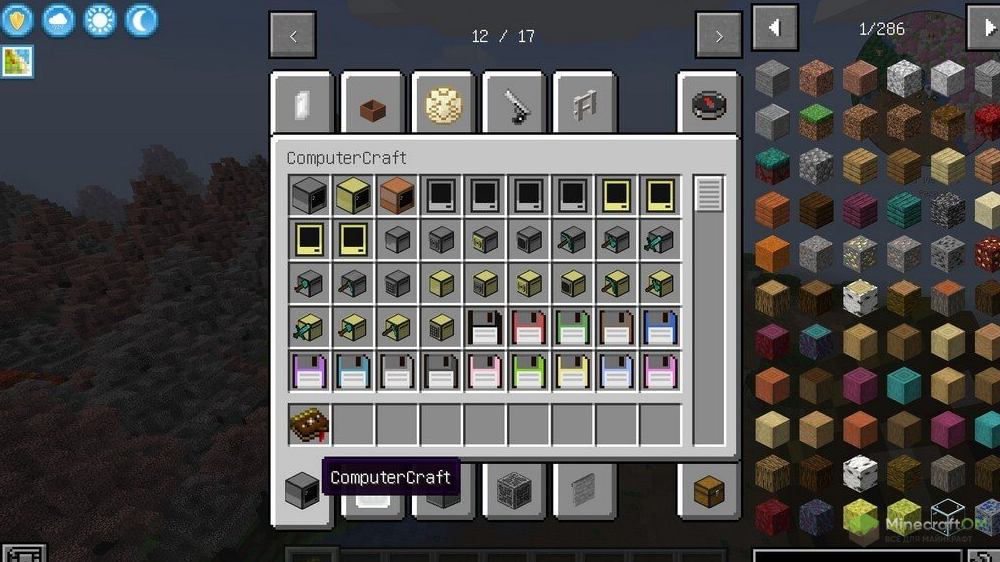Image resolution: width=1000 pixels, height=562 pixels.
Task: Go to the previous creative tab page
Action: click(293, 36)
